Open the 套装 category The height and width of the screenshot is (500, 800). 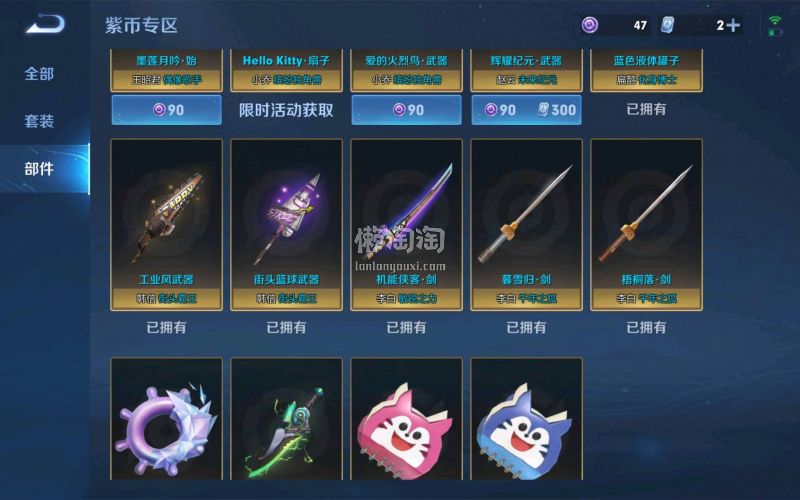40,121
